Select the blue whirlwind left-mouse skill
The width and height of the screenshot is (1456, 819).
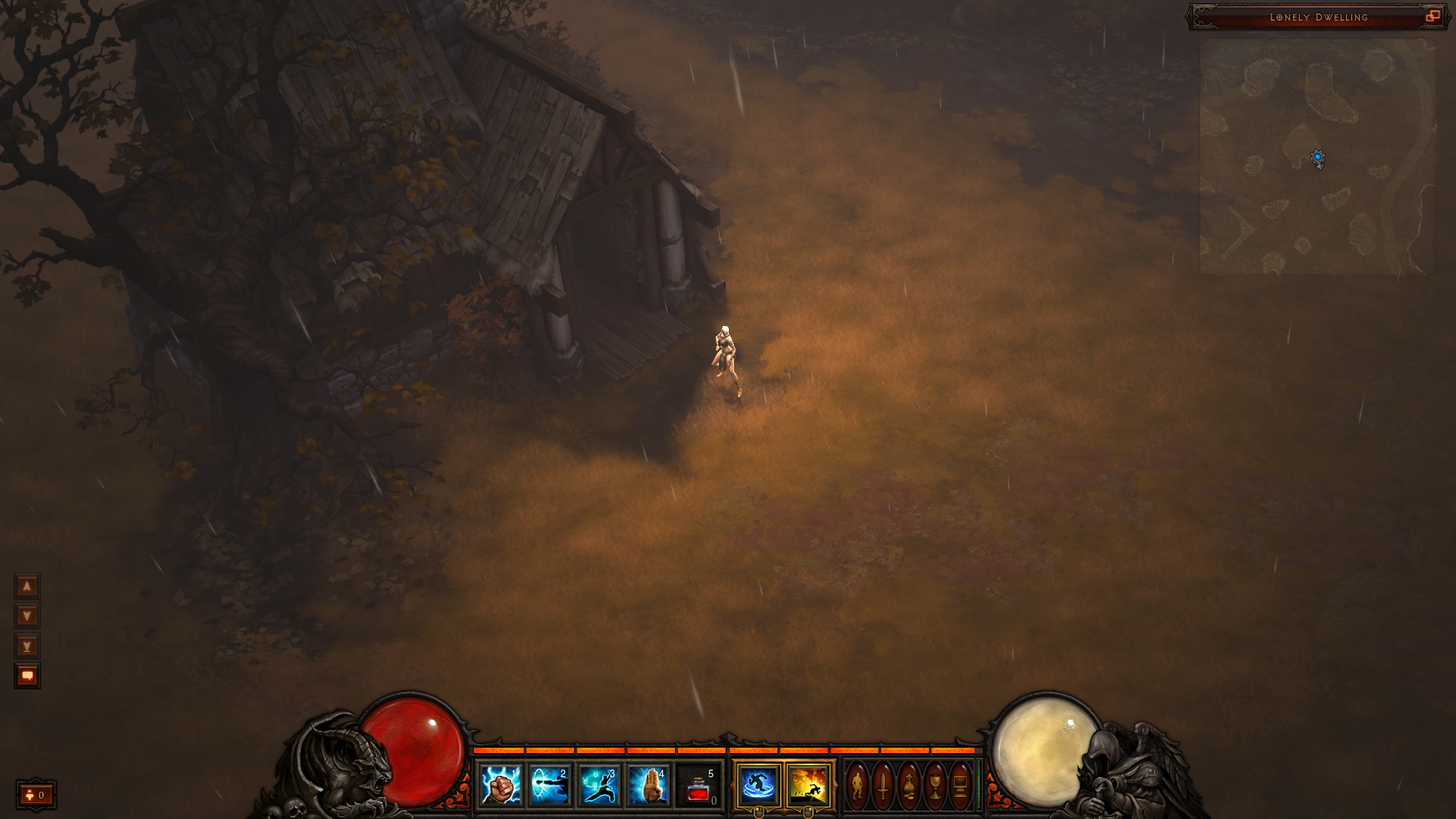(758, 785)
